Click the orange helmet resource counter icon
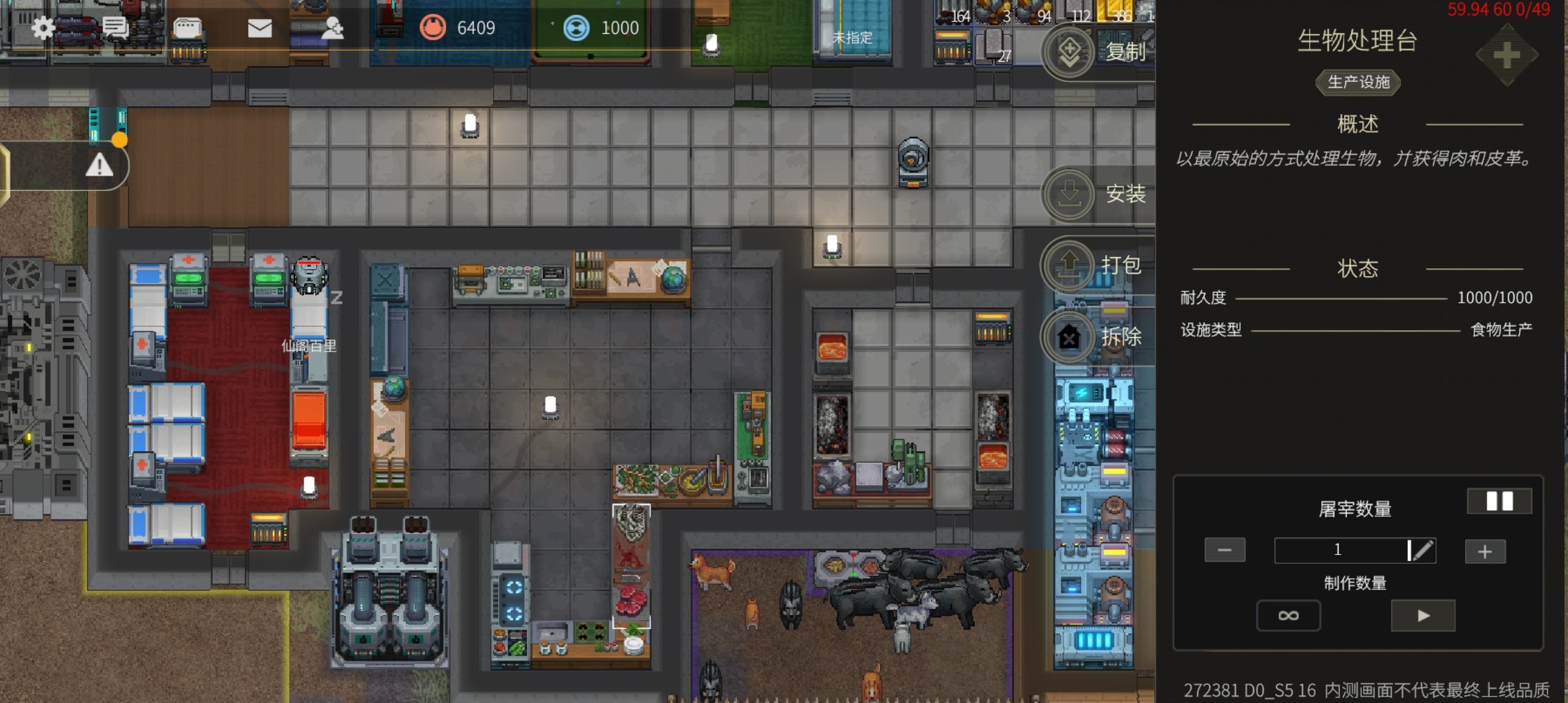The height and width of the screenshot is (703, 1568). [x=432, y=28]
